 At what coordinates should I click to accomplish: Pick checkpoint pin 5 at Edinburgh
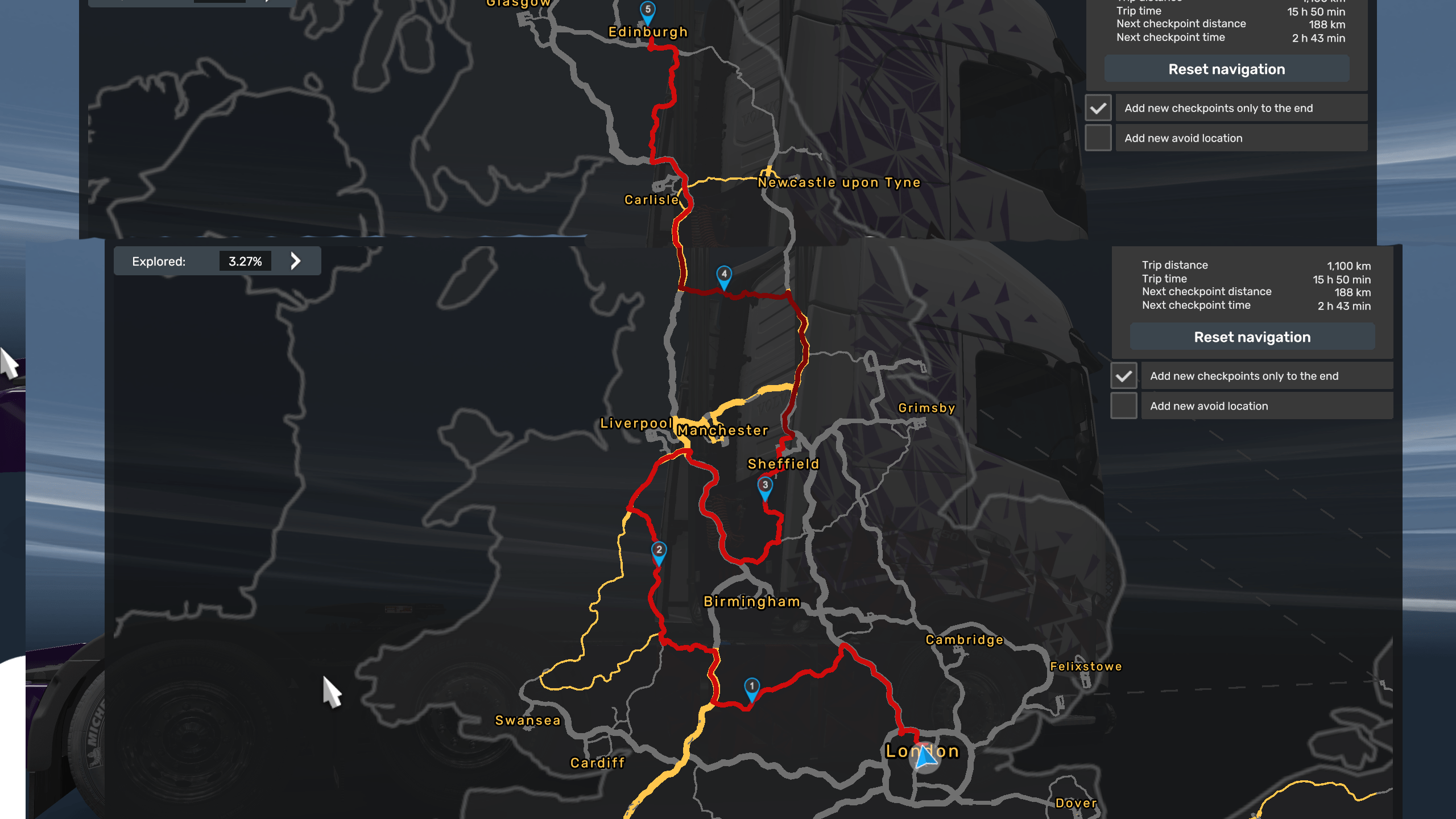(x=647, y=10)
